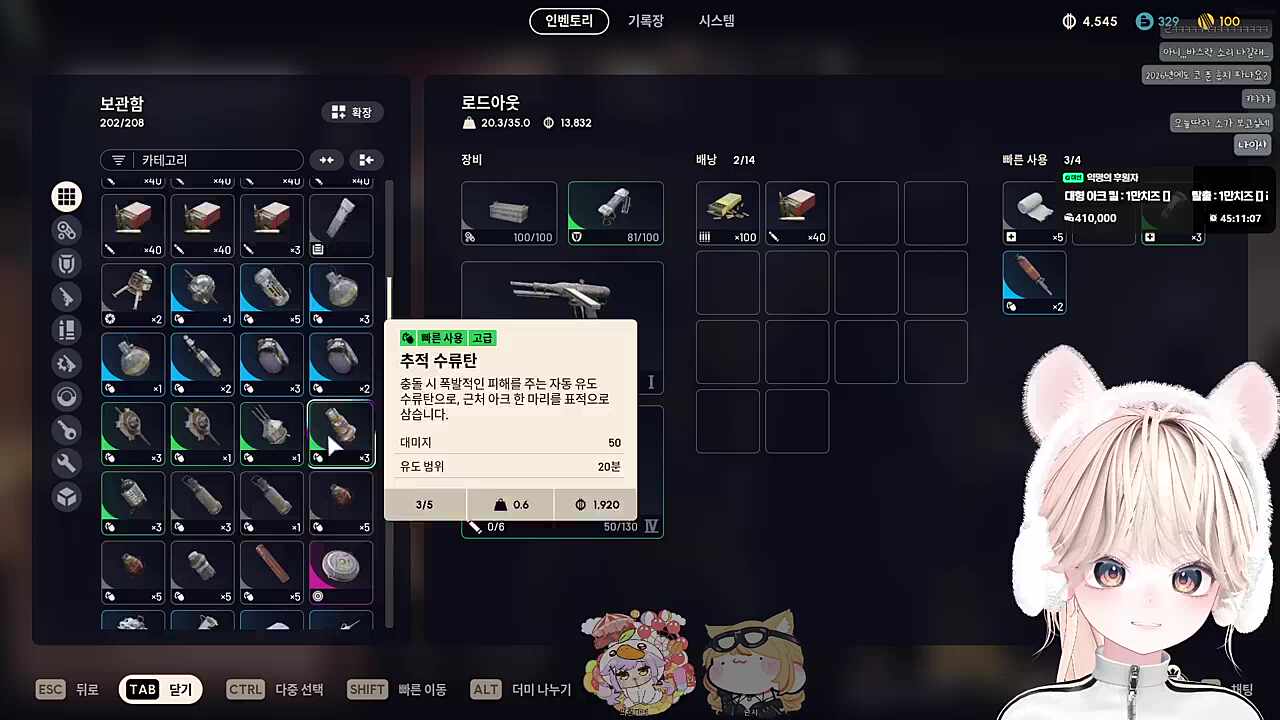This screenshot has width=1280, height=720.
Task: Select the armor shield category filter
Action: point(66,263)
